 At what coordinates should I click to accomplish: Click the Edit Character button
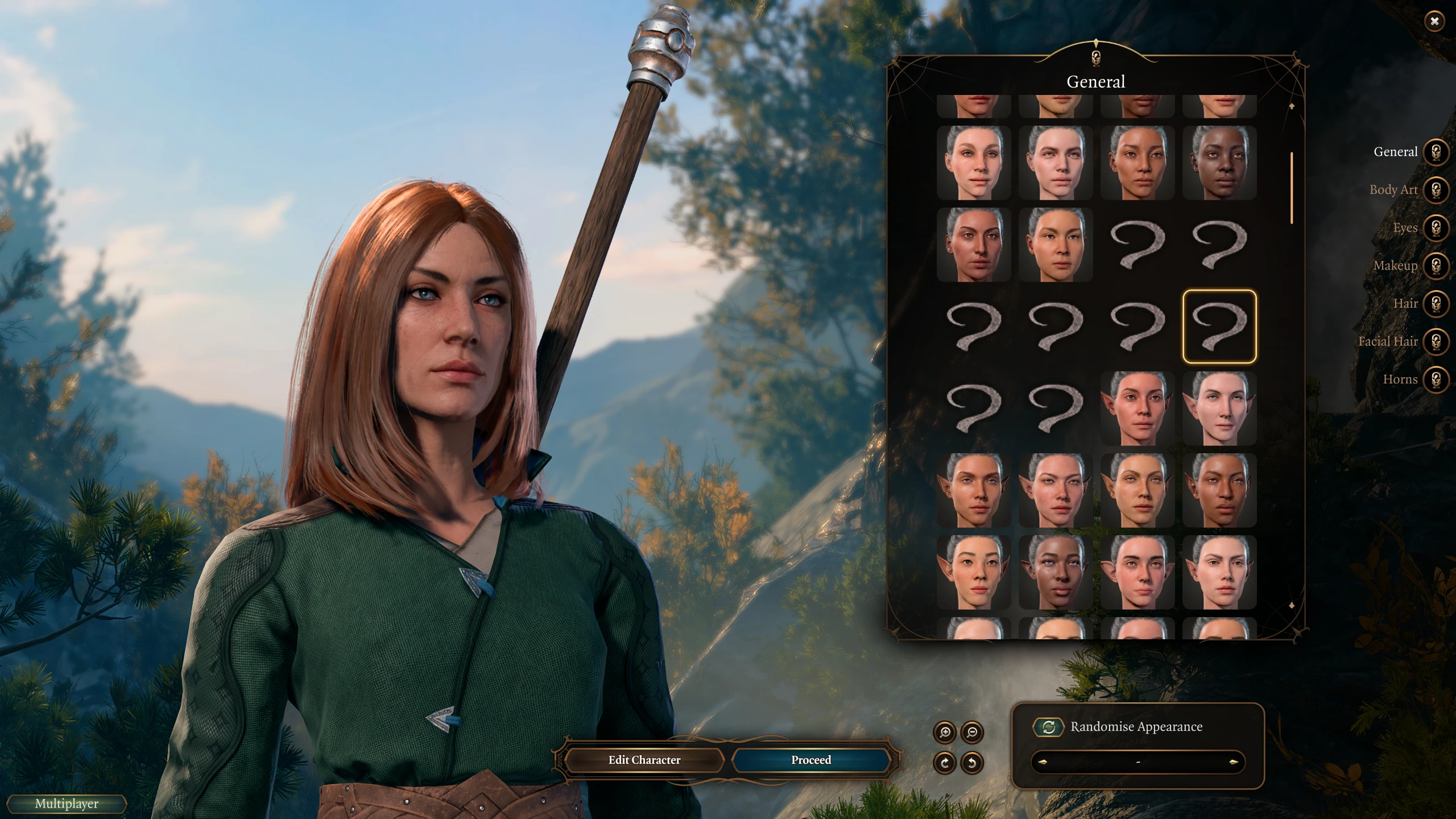click(x=644, y=760)
